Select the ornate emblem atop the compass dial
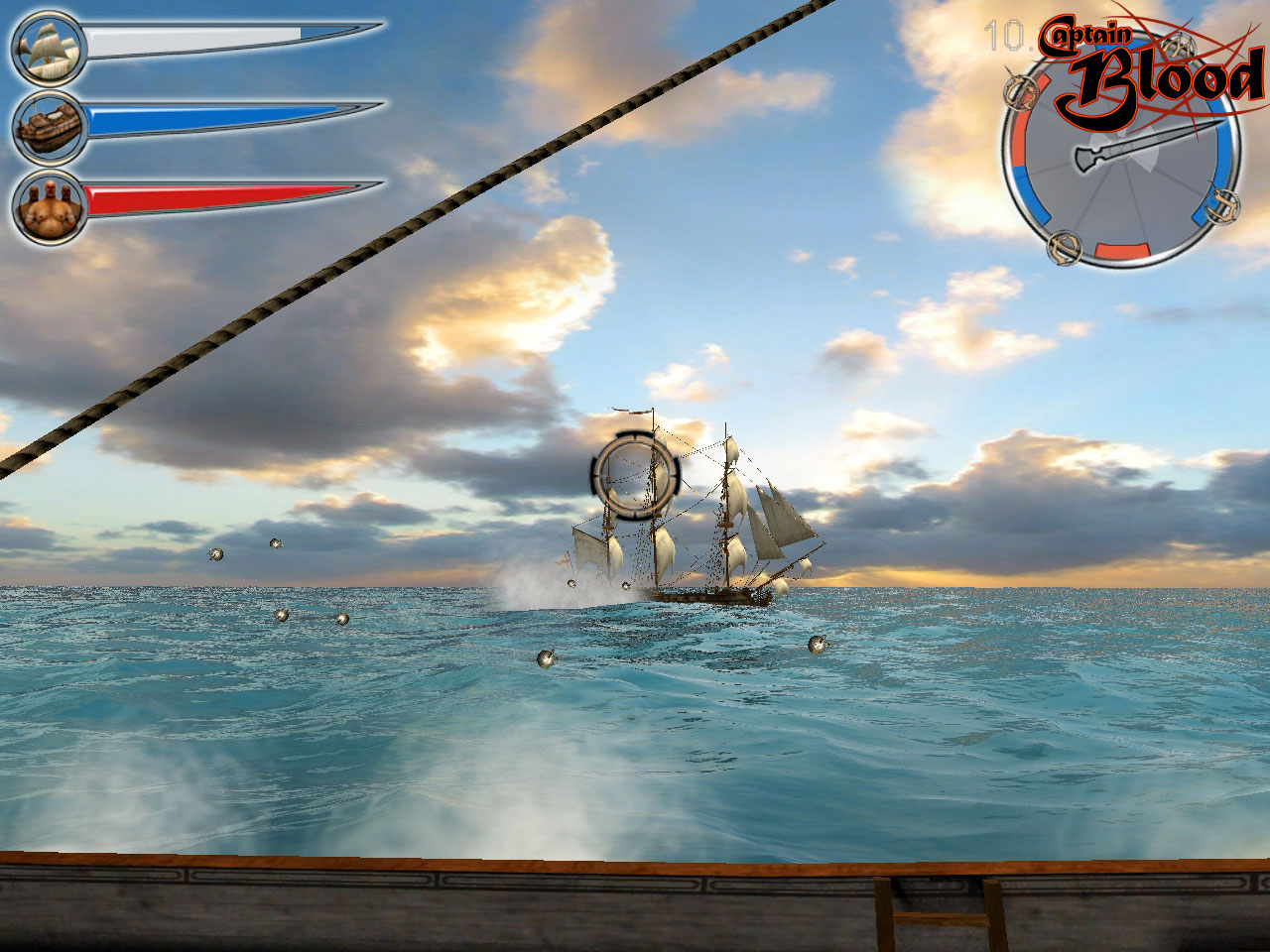This screenshot has width=1270, height=952. pos(1178,44)
